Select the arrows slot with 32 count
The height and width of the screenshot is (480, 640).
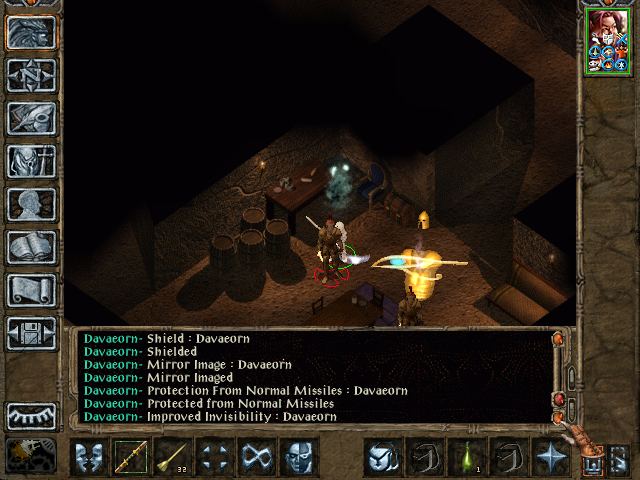[173, 457]
